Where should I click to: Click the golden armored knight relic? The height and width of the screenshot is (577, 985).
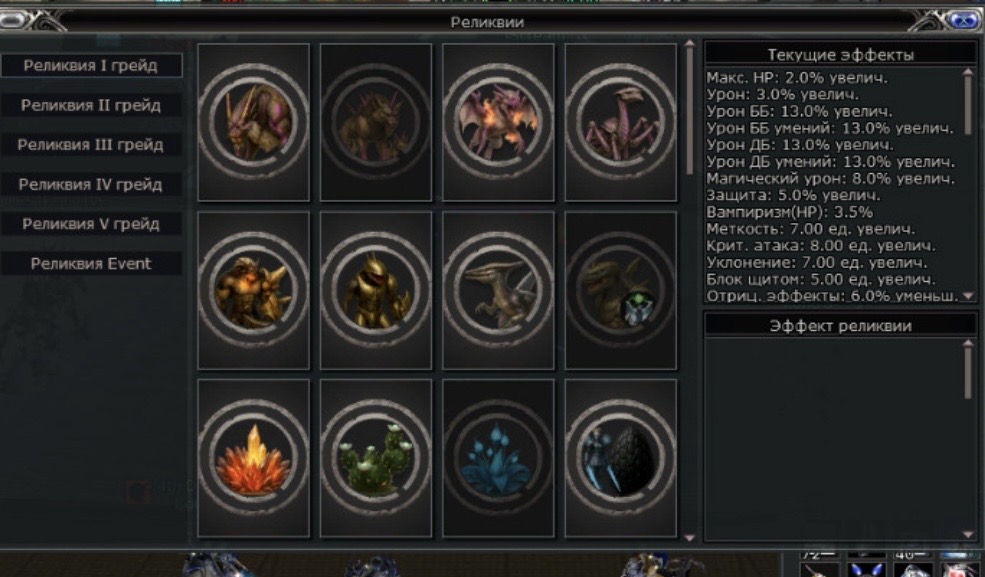(376, 290)
